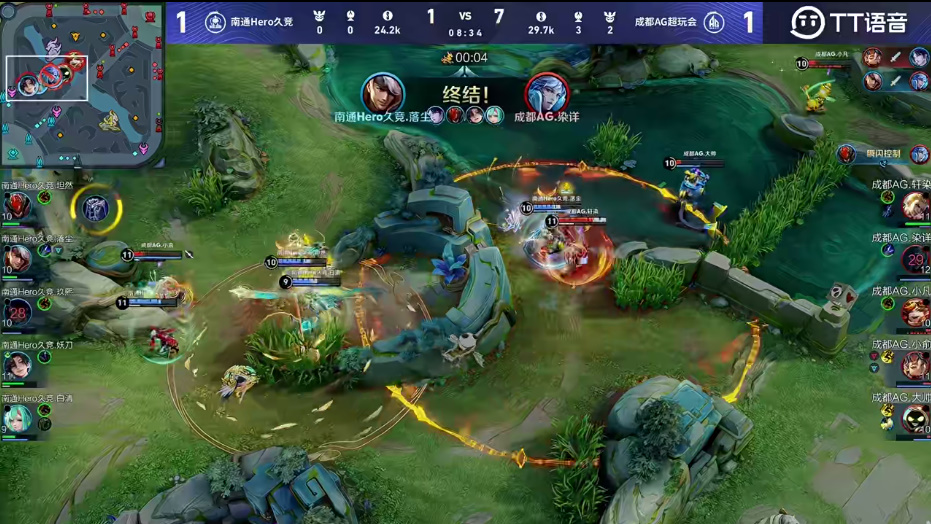Select 成都AG.小前's hero portrait
The image size is (931, 524).
pyautogui.click(x=914, y=366)
